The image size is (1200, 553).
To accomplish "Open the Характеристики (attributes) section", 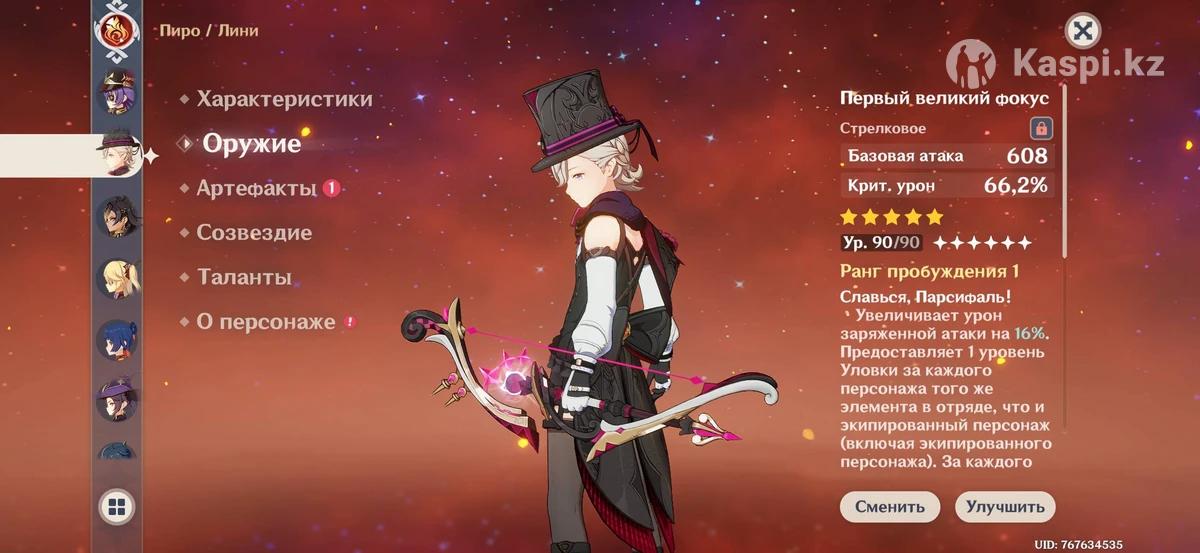I will 284,99.
